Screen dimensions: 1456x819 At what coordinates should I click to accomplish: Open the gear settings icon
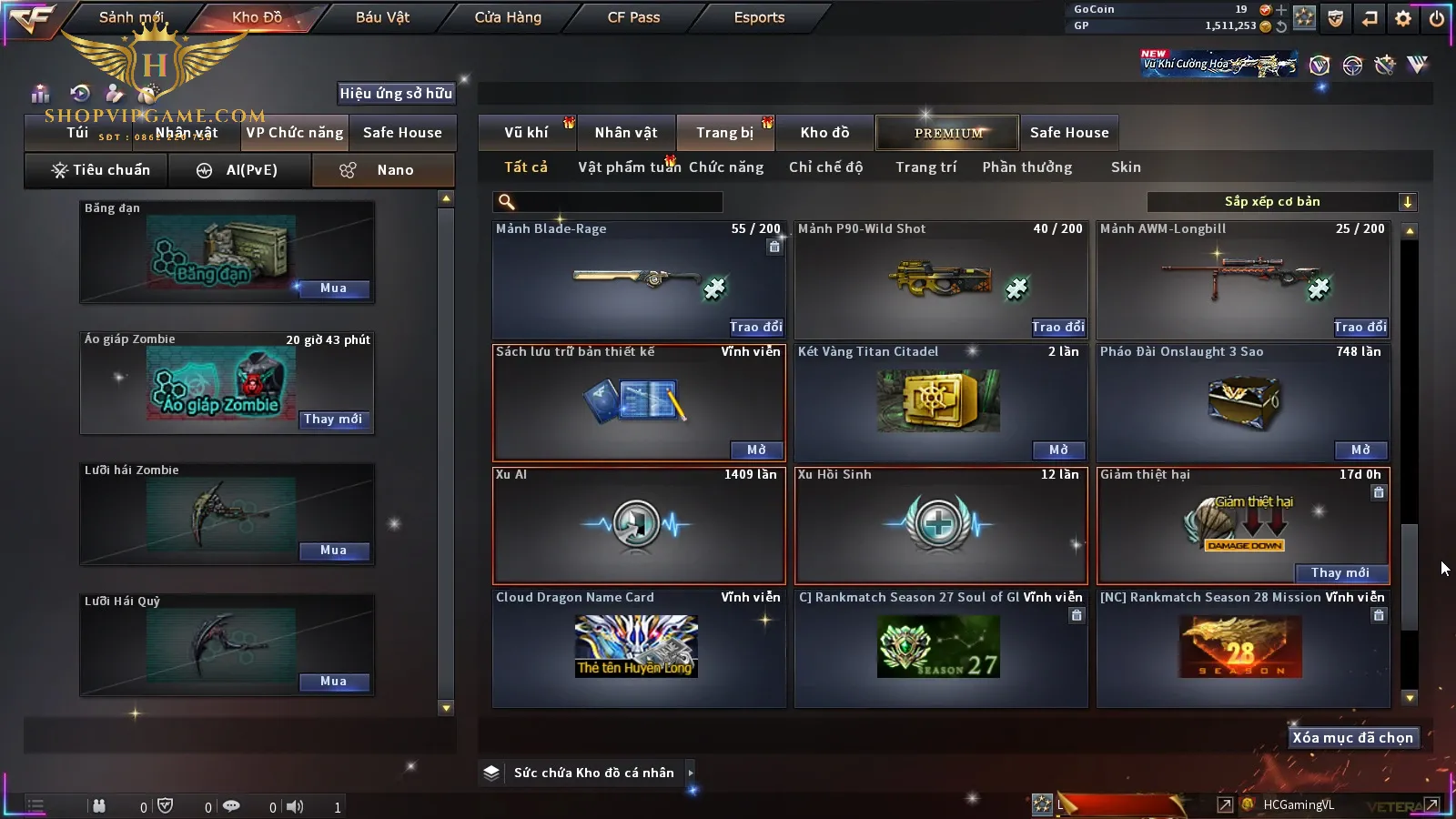[1403, 18]
